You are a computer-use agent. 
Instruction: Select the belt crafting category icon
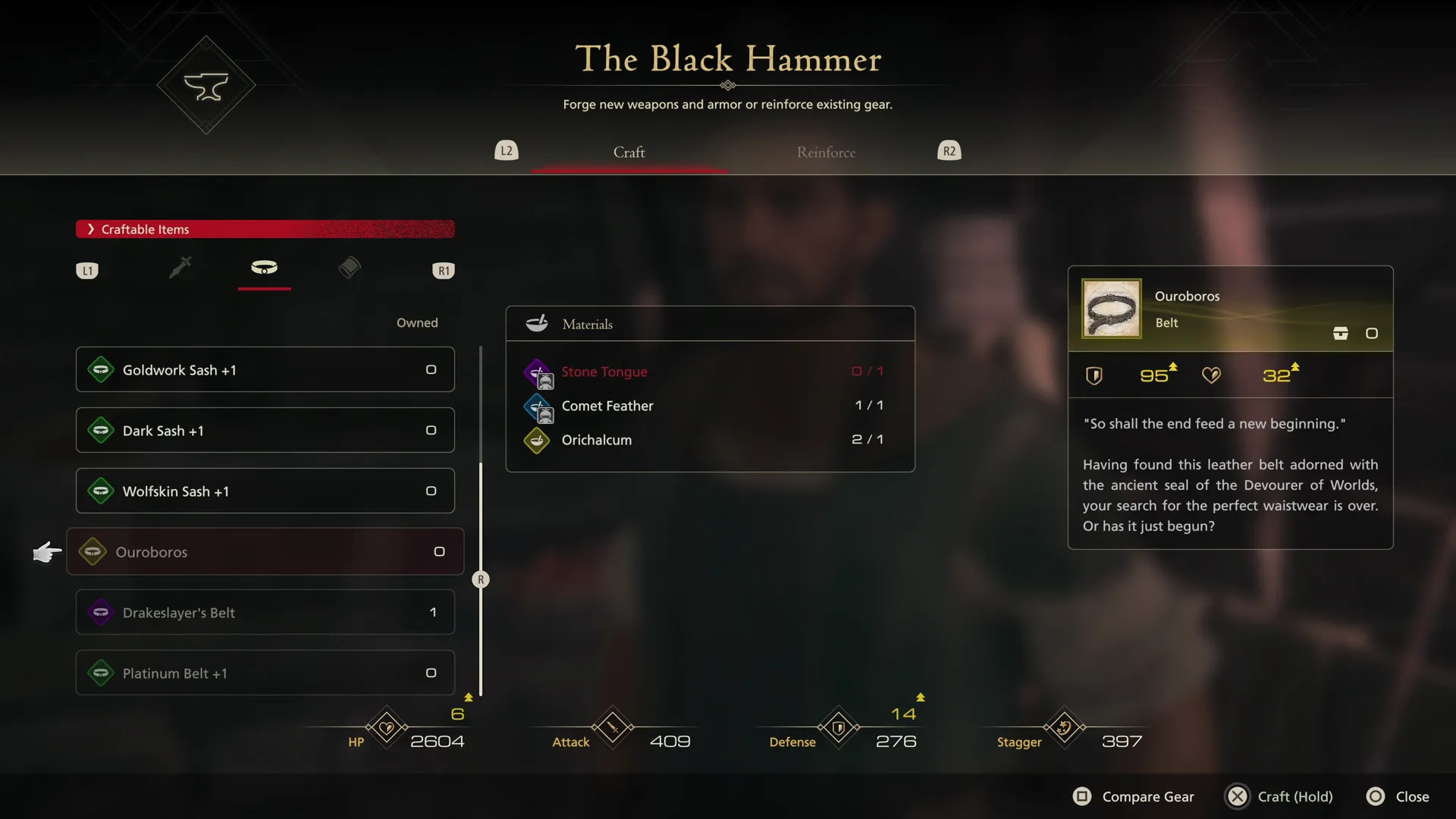pos(264,268)
